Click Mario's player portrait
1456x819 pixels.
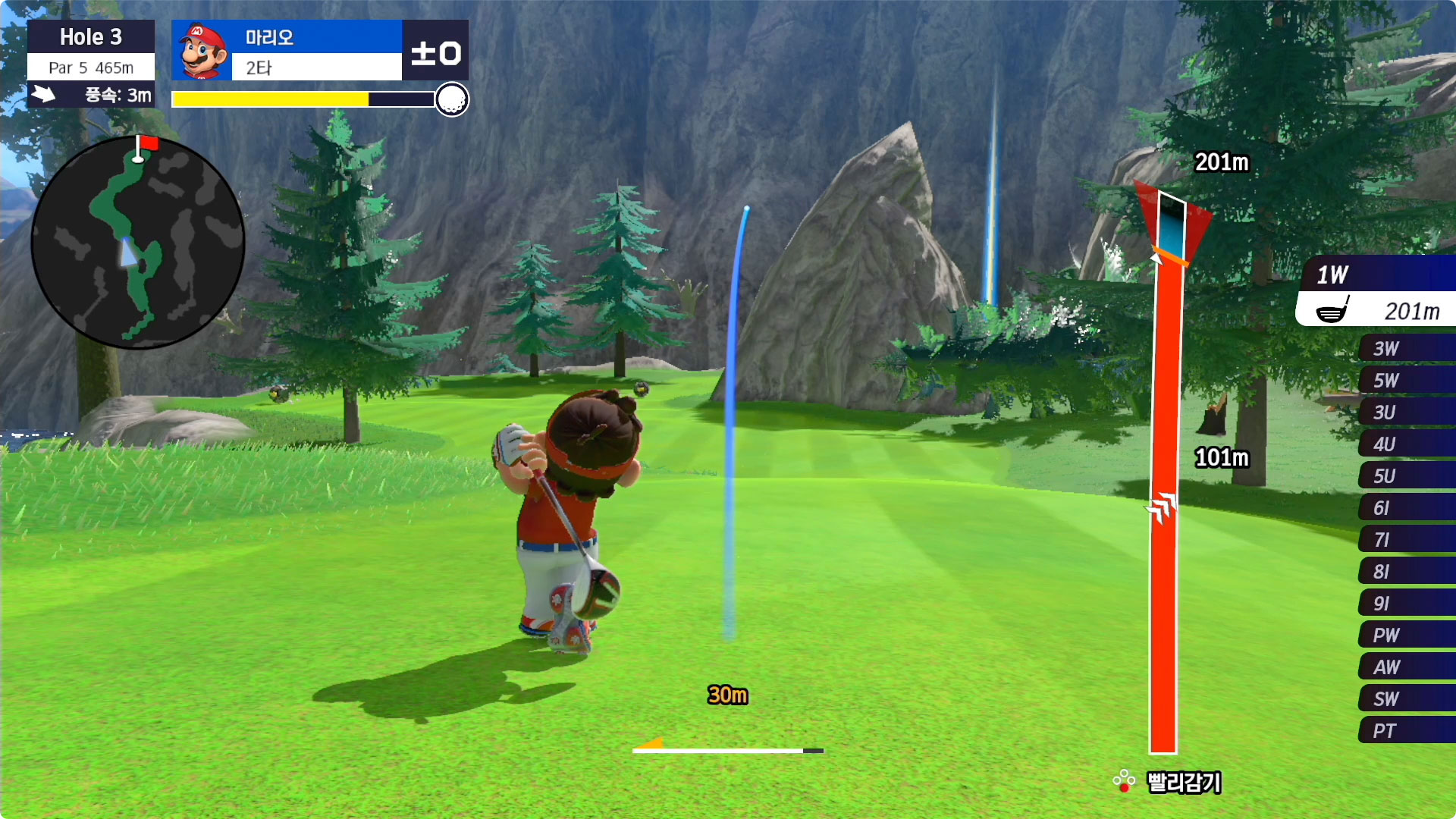tap(202, 51)
